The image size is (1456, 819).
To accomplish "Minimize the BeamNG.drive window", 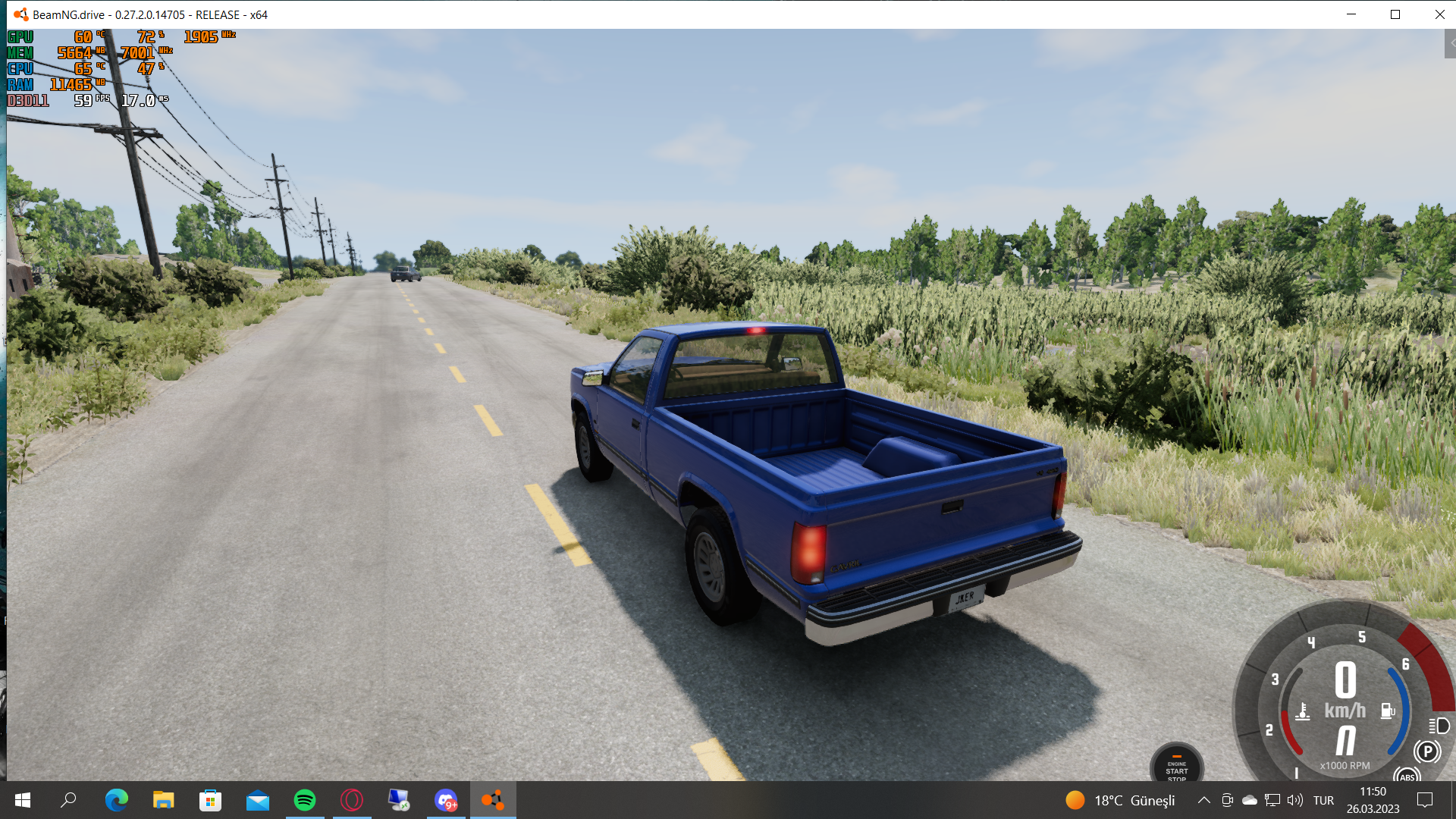I will [x=1351, y=14].
